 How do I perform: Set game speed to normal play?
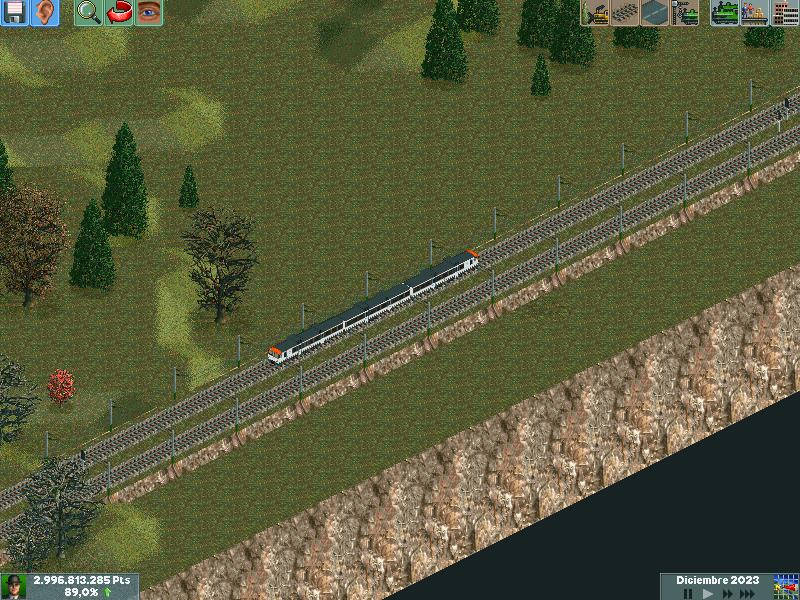(x=707, y=593)
